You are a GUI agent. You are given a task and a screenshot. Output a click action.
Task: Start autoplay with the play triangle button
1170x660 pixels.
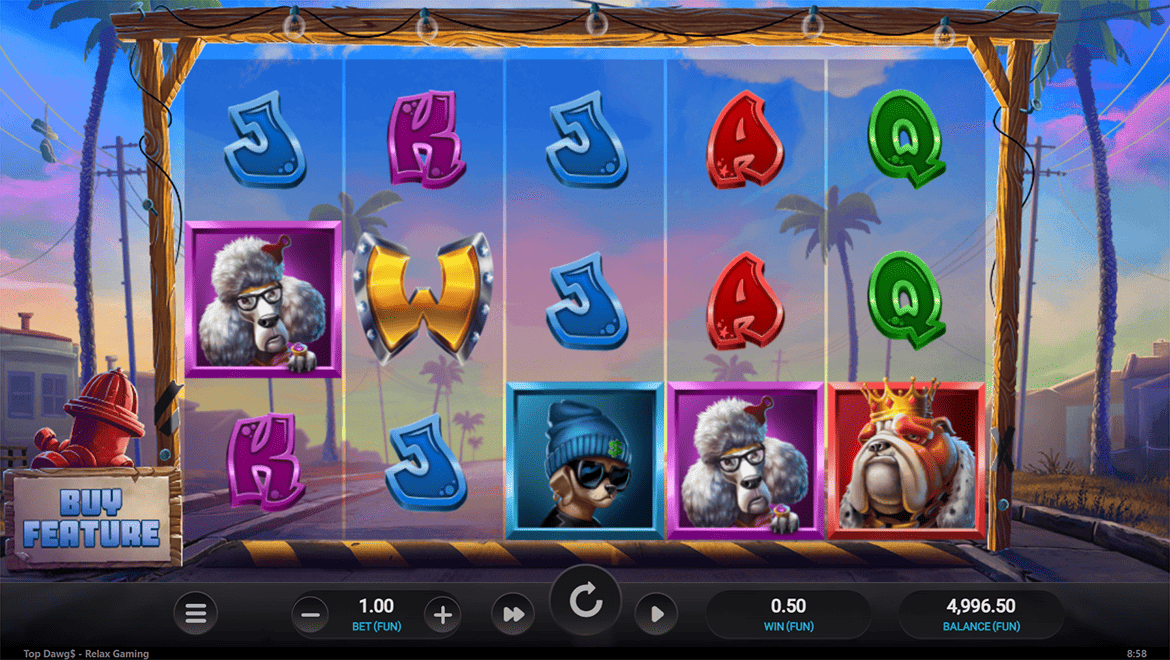click(x=656, y=614)
